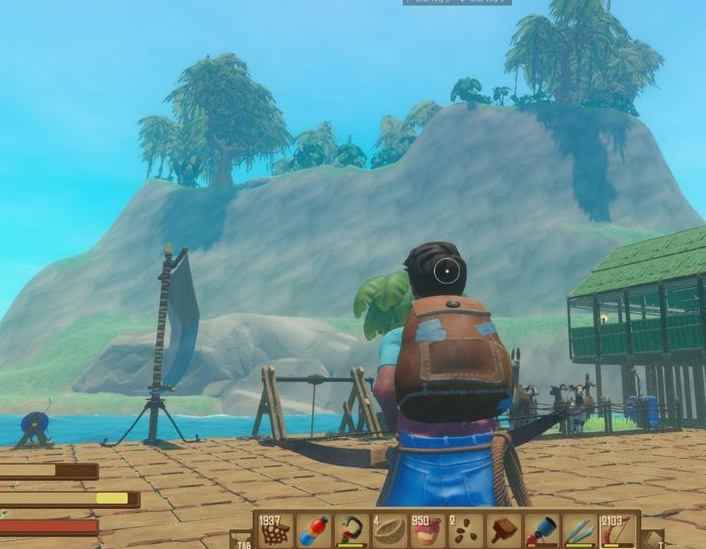The image size is (706, 549).
Task: Equip the hook from the hotbar
Action: click(350, 530)
